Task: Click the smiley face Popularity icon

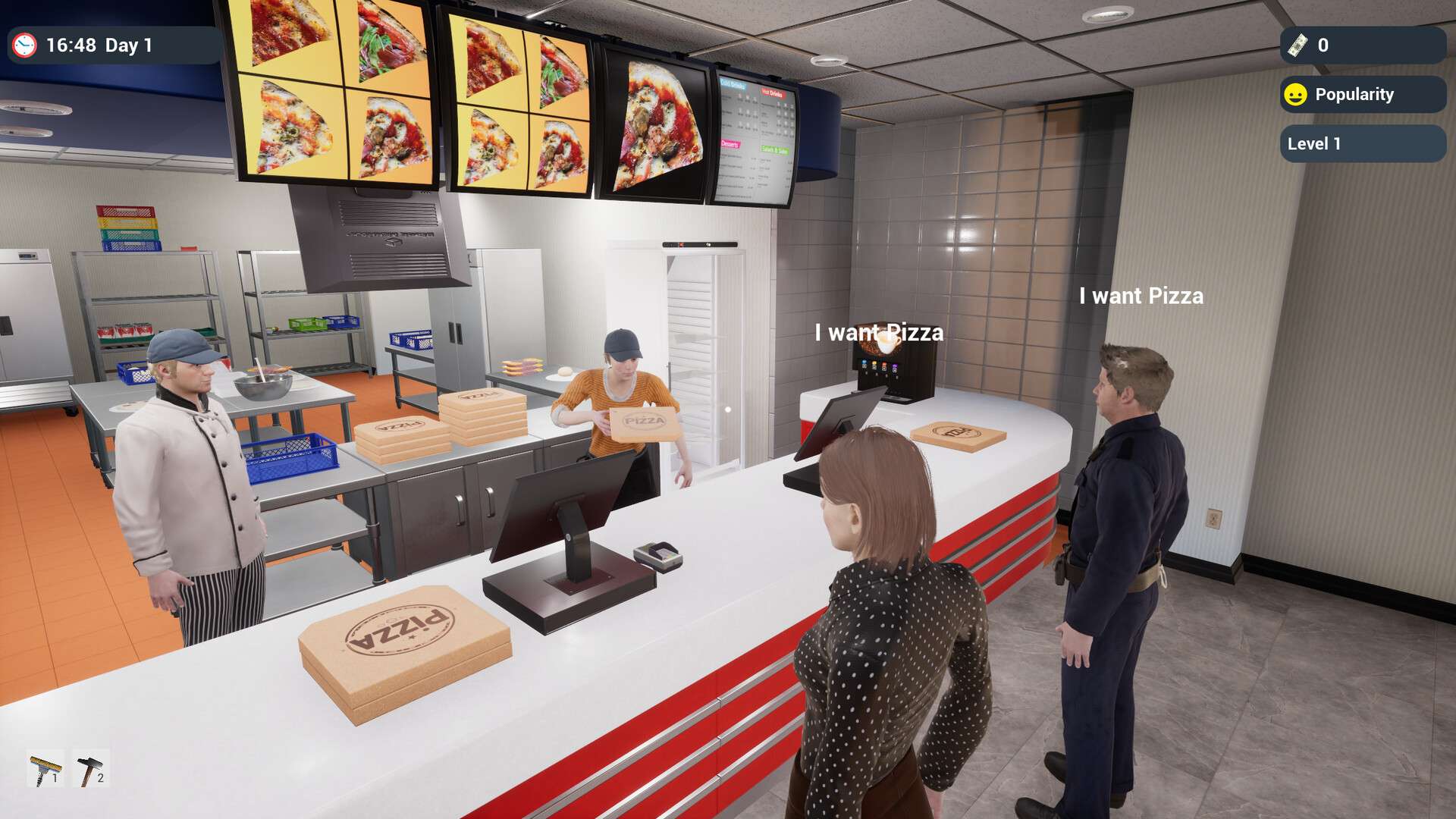Action: coord(1296,94)
